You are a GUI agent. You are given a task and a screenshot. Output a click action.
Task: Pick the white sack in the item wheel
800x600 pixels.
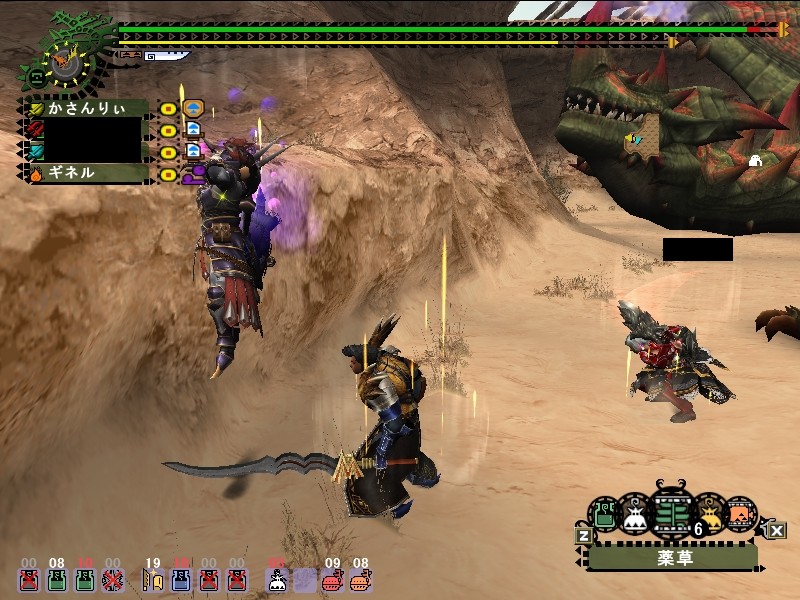(635, 514)
